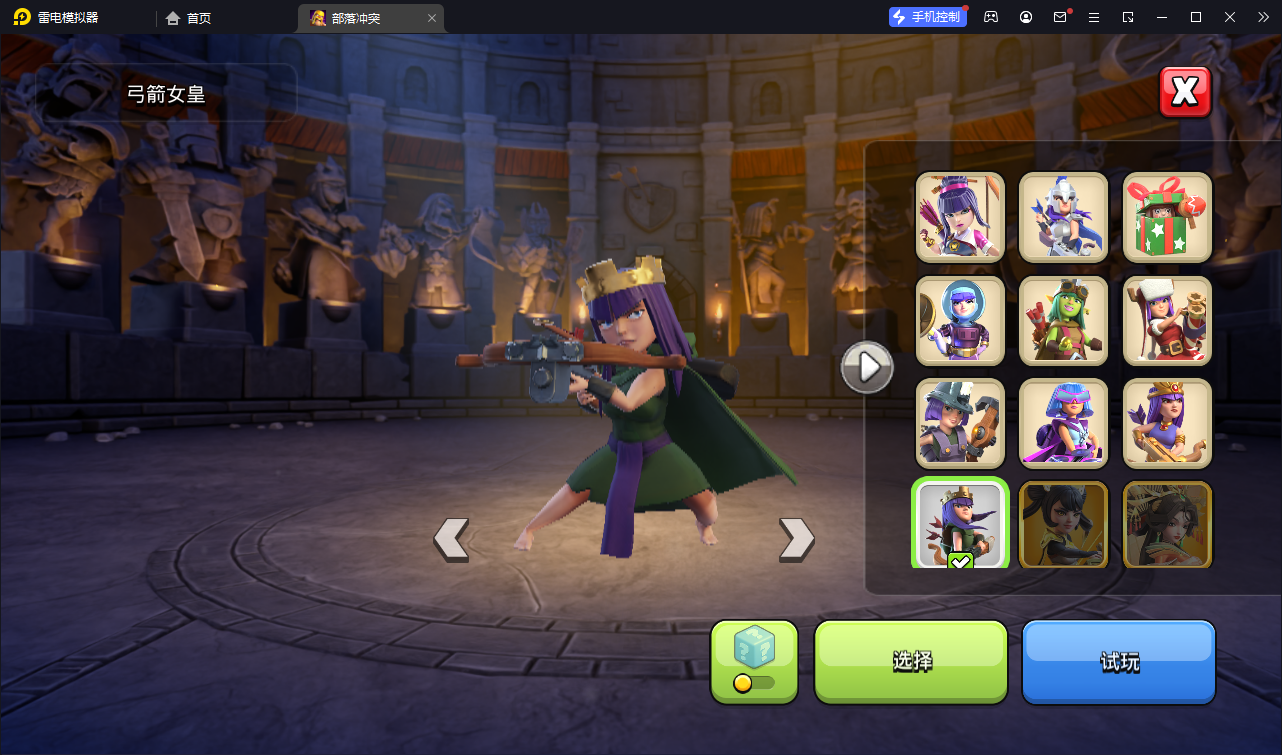The height and width of the screenshot is (755, 1282).
Task: Close the Archer Queen skin screen
Action: click(x=1185, y=92)
